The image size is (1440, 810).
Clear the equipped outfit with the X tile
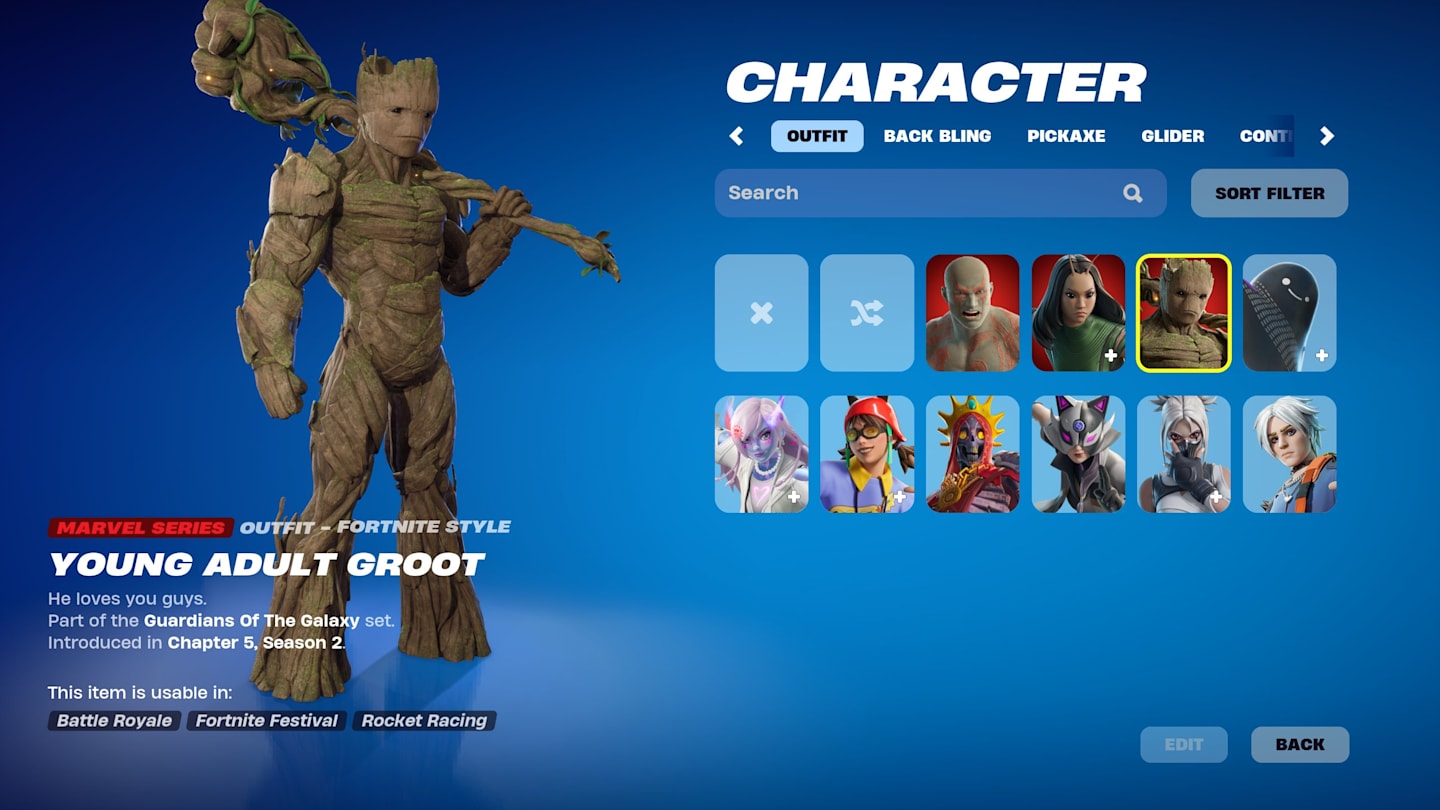point(761,313)
